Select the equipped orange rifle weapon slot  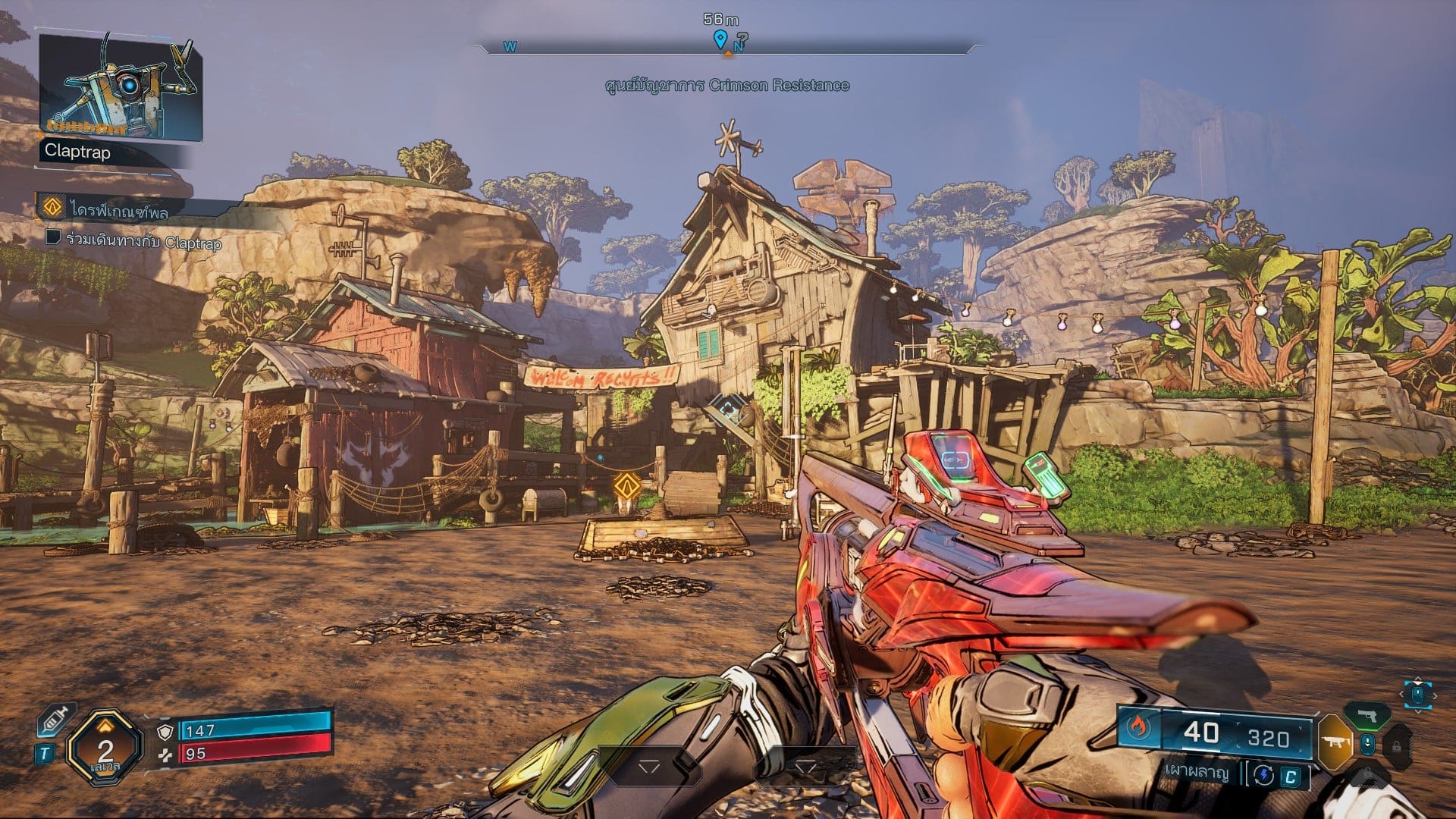click(x=1334, y=742)
